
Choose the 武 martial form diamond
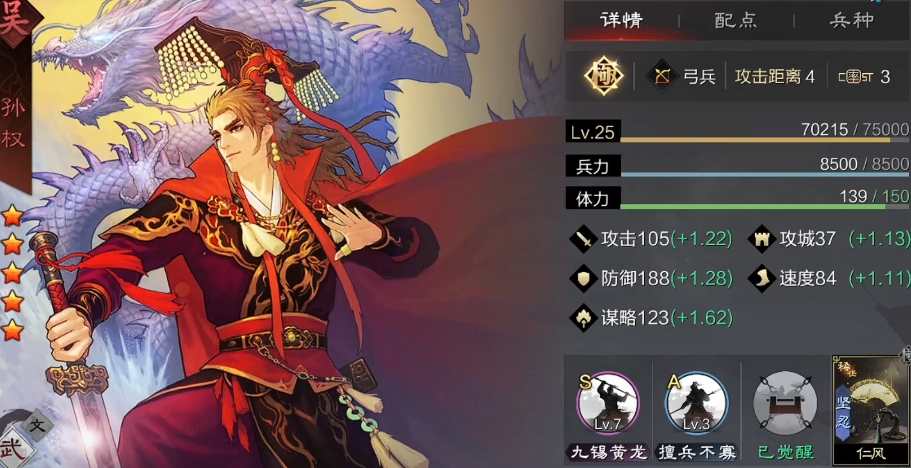[12, 450]
